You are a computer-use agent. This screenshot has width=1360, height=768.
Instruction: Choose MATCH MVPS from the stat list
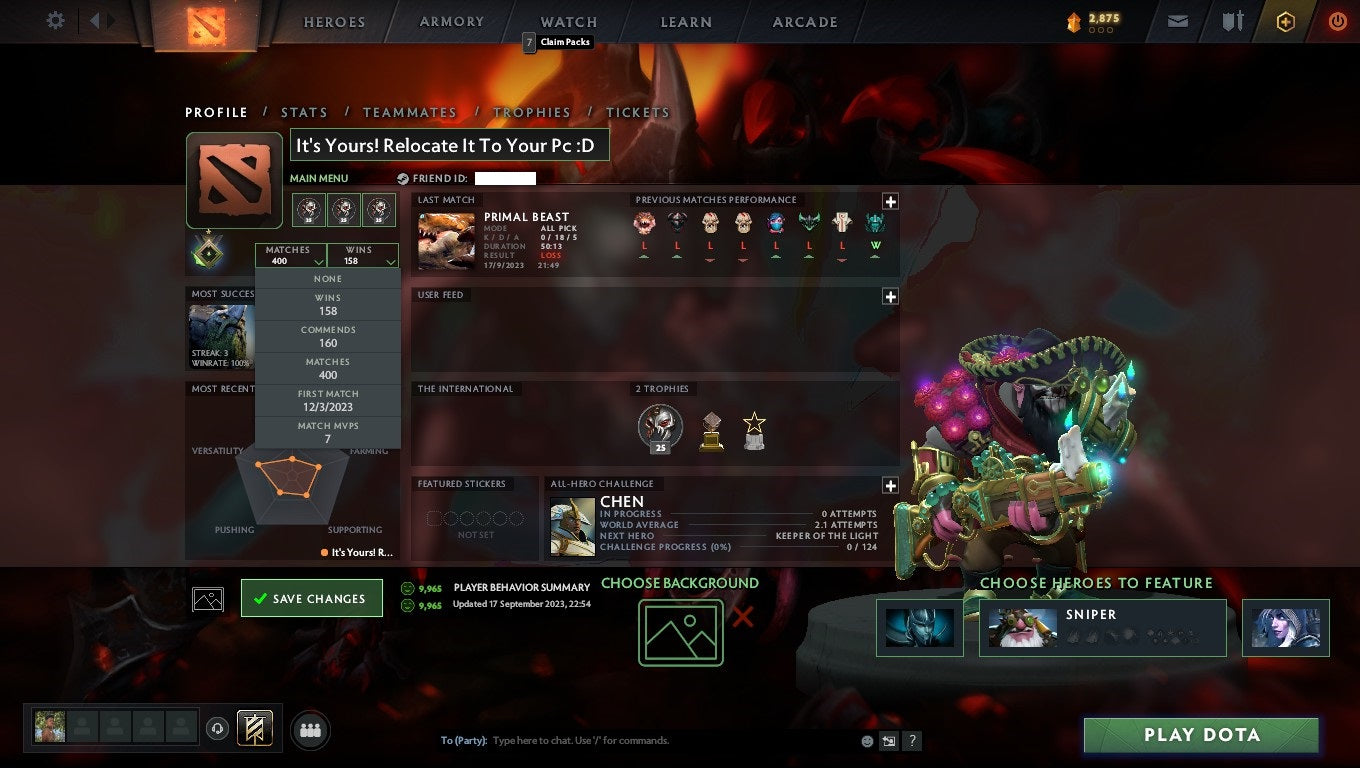coord(328,431)
